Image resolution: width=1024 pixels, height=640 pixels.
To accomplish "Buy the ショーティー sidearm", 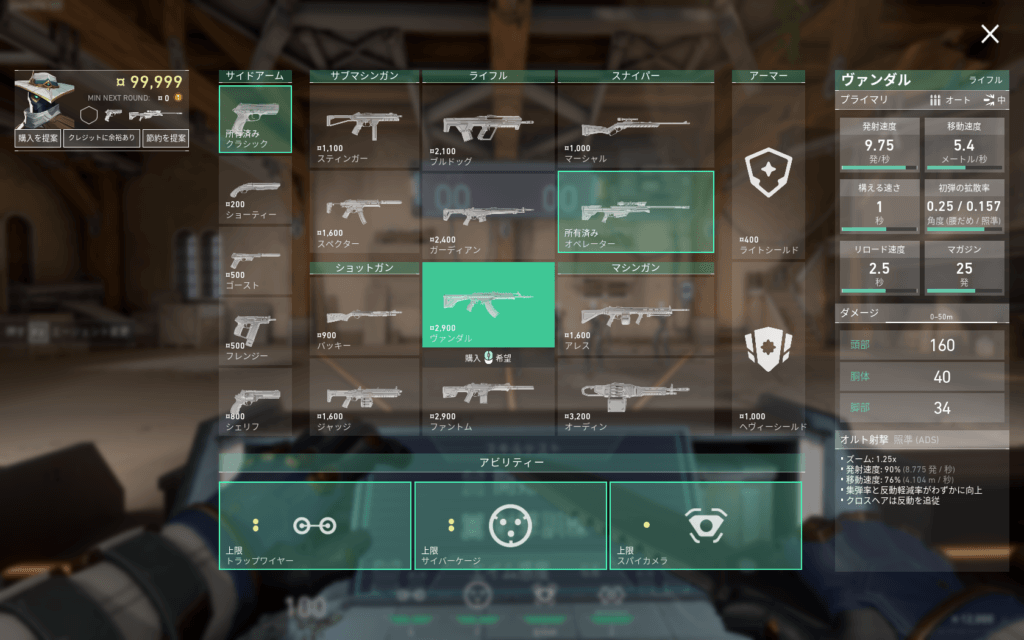I will (255, 189).
